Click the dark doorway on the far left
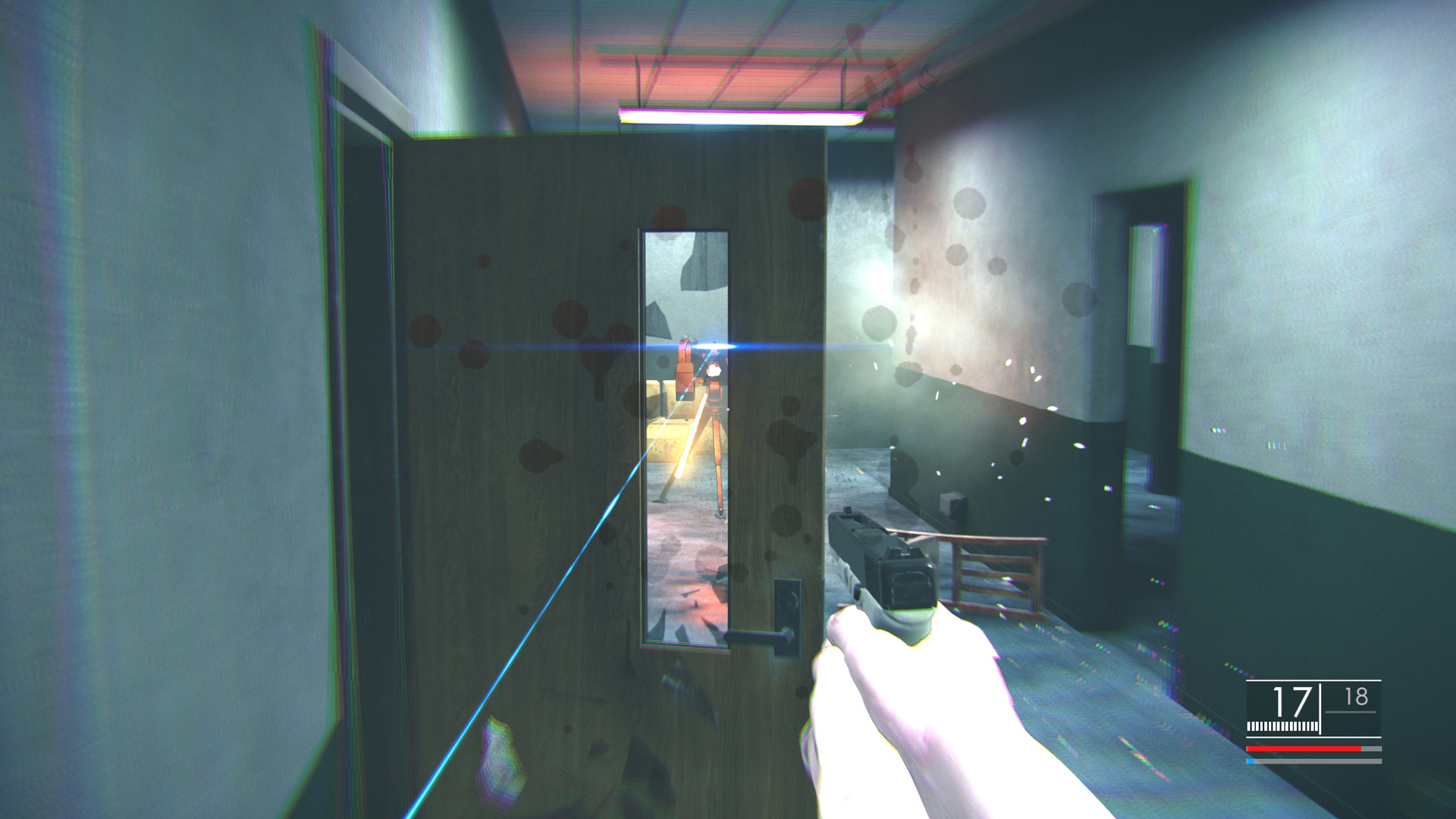 point(364,341)
